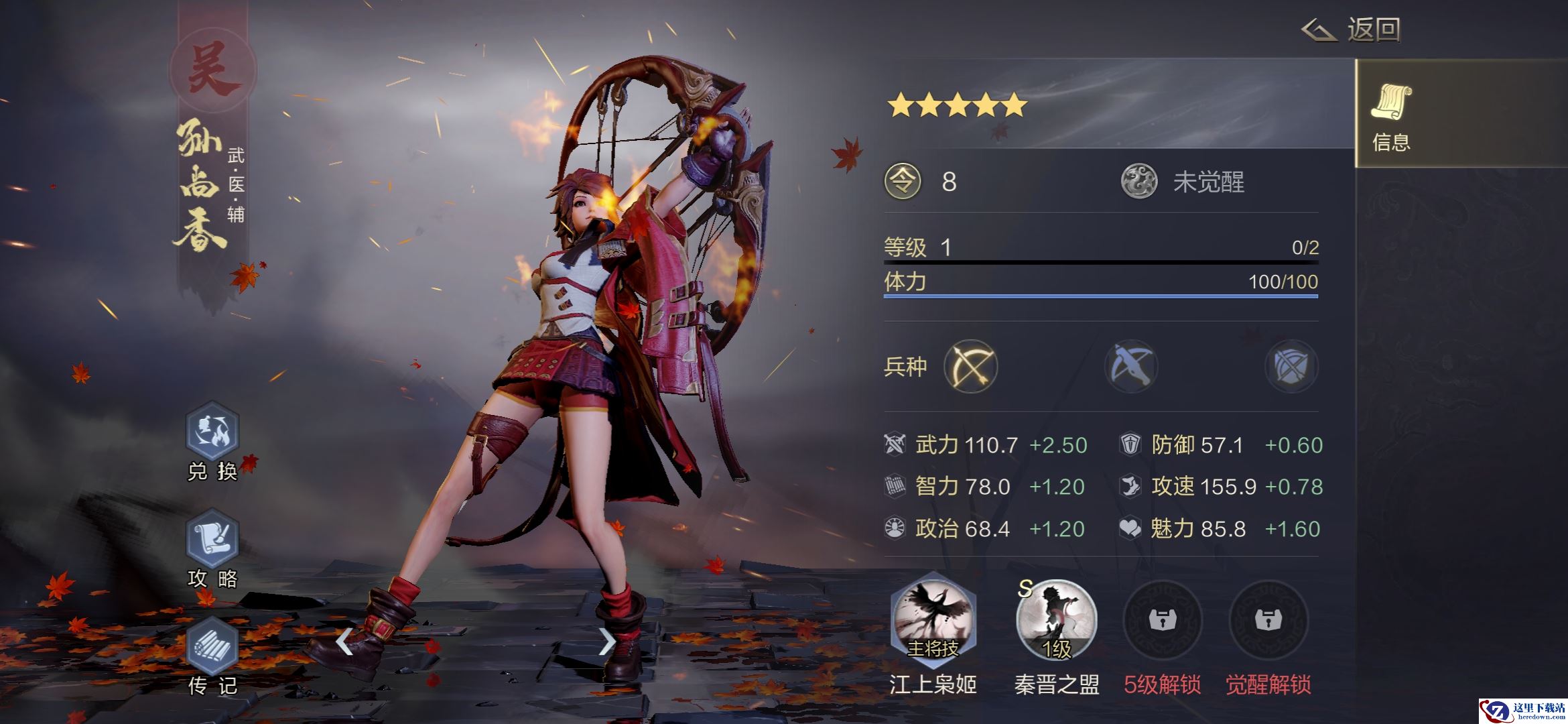The height and width of the screenshot is (724, 1568).
Task: Switch to the 信息 scroll tab
Action: click(1392, 114)
